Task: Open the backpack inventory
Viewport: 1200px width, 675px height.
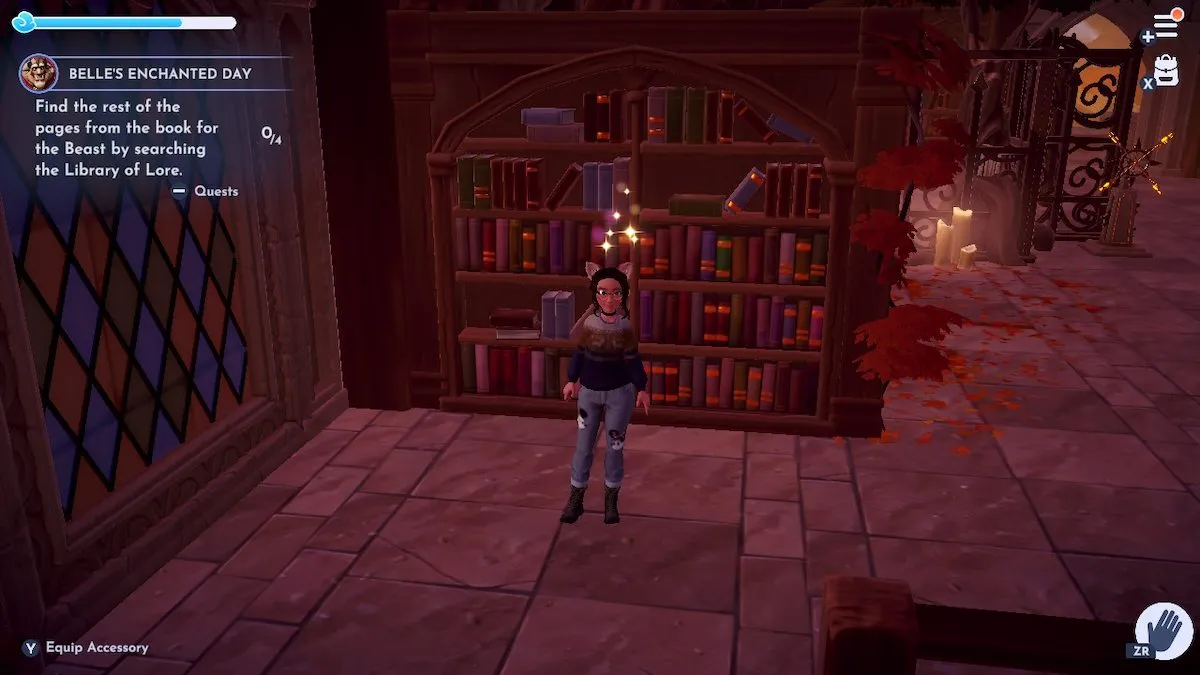Action: (x=1166, y=70)
